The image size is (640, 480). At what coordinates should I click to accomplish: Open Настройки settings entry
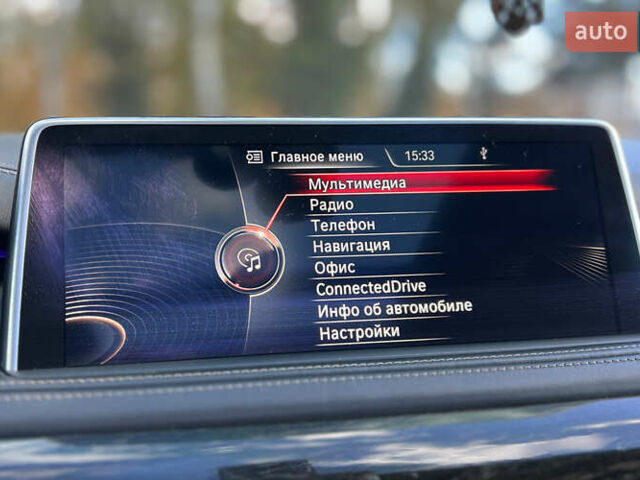click(358, 332)
